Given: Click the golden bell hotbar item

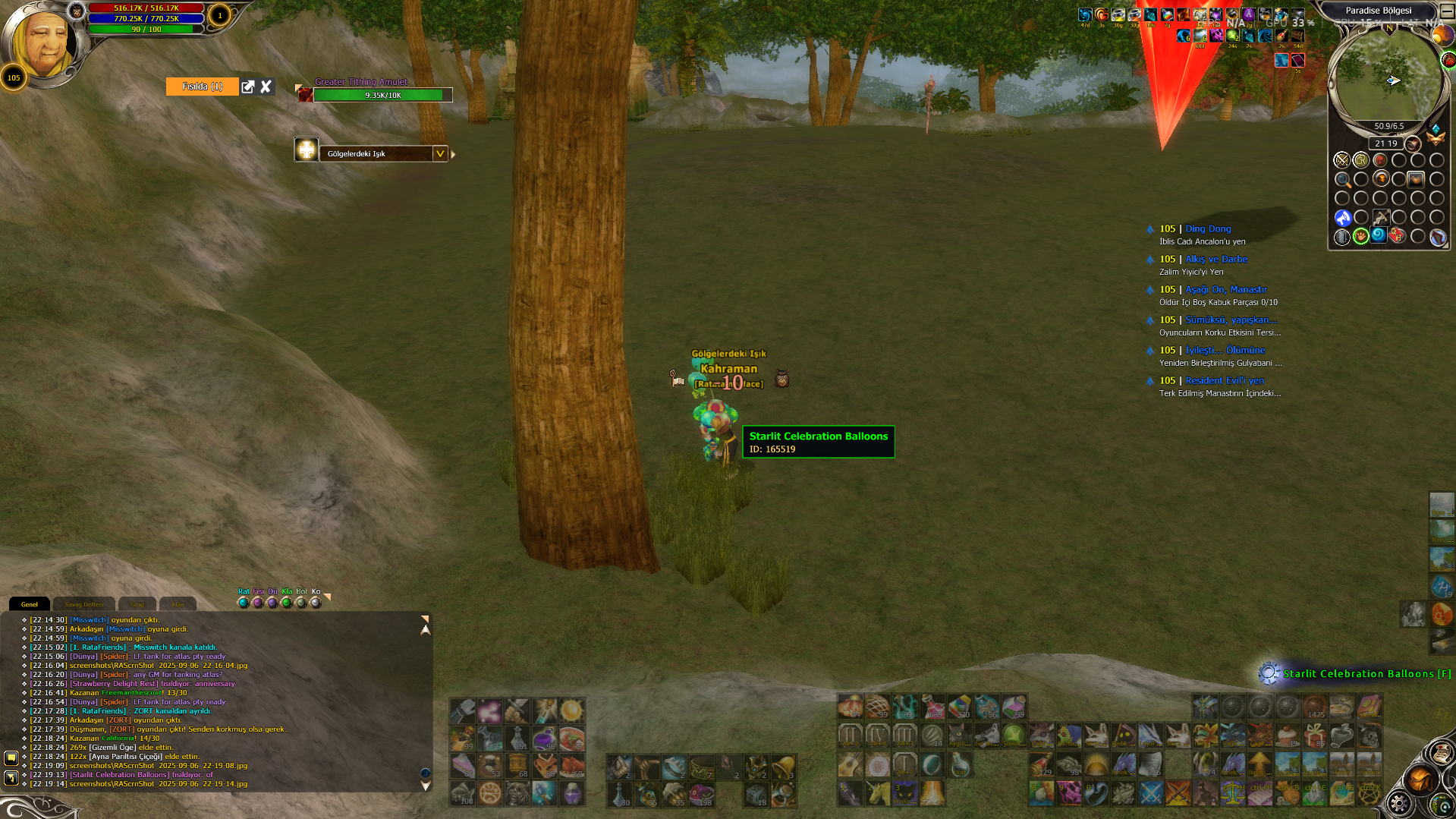Looking at the screenshot, I should 783,767.
